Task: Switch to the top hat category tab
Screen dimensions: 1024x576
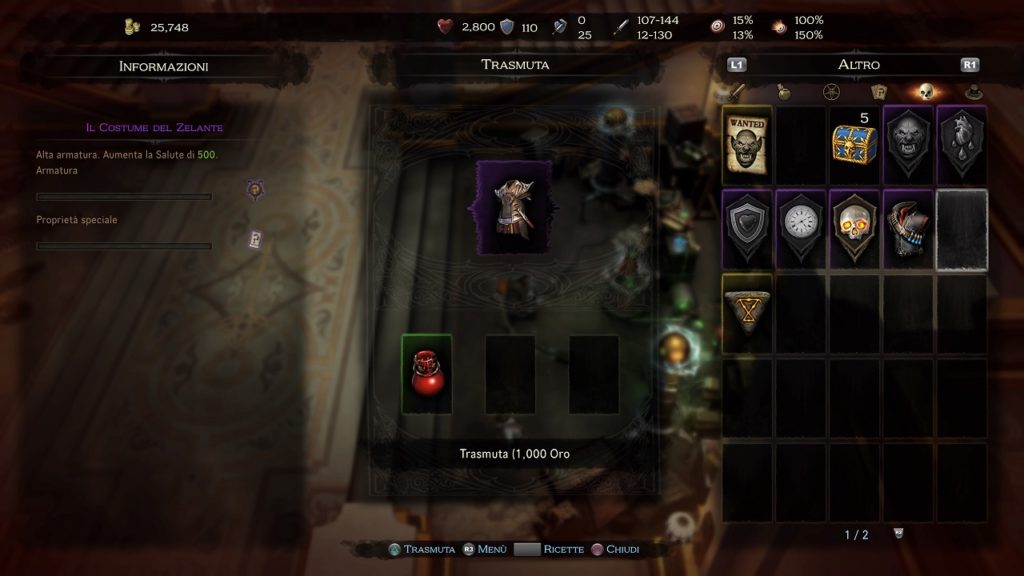Action: pos(972,93)
